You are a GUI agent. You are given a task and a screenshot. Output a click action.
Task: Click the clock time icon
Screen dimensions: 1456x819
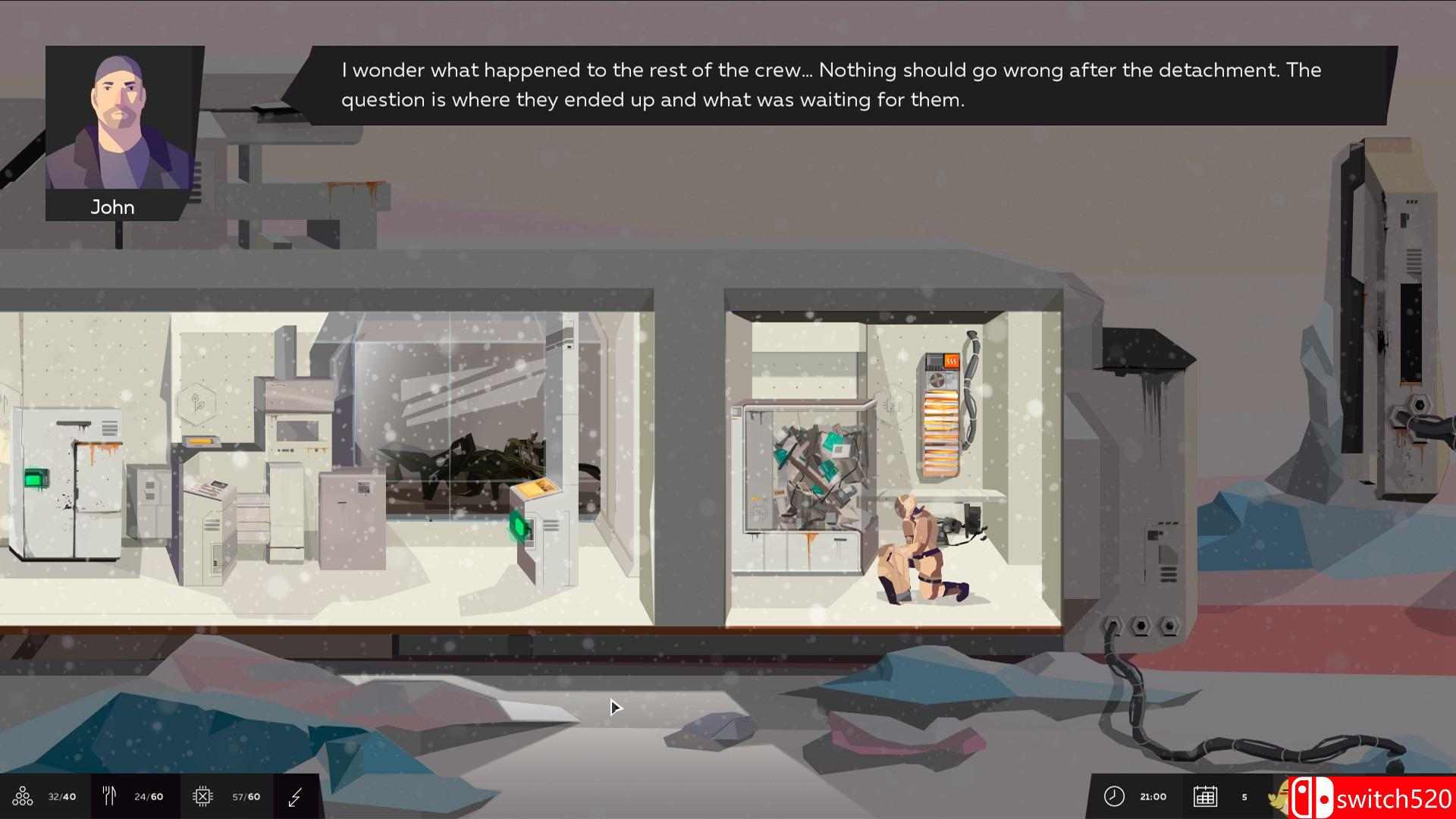pos(1114,796)
